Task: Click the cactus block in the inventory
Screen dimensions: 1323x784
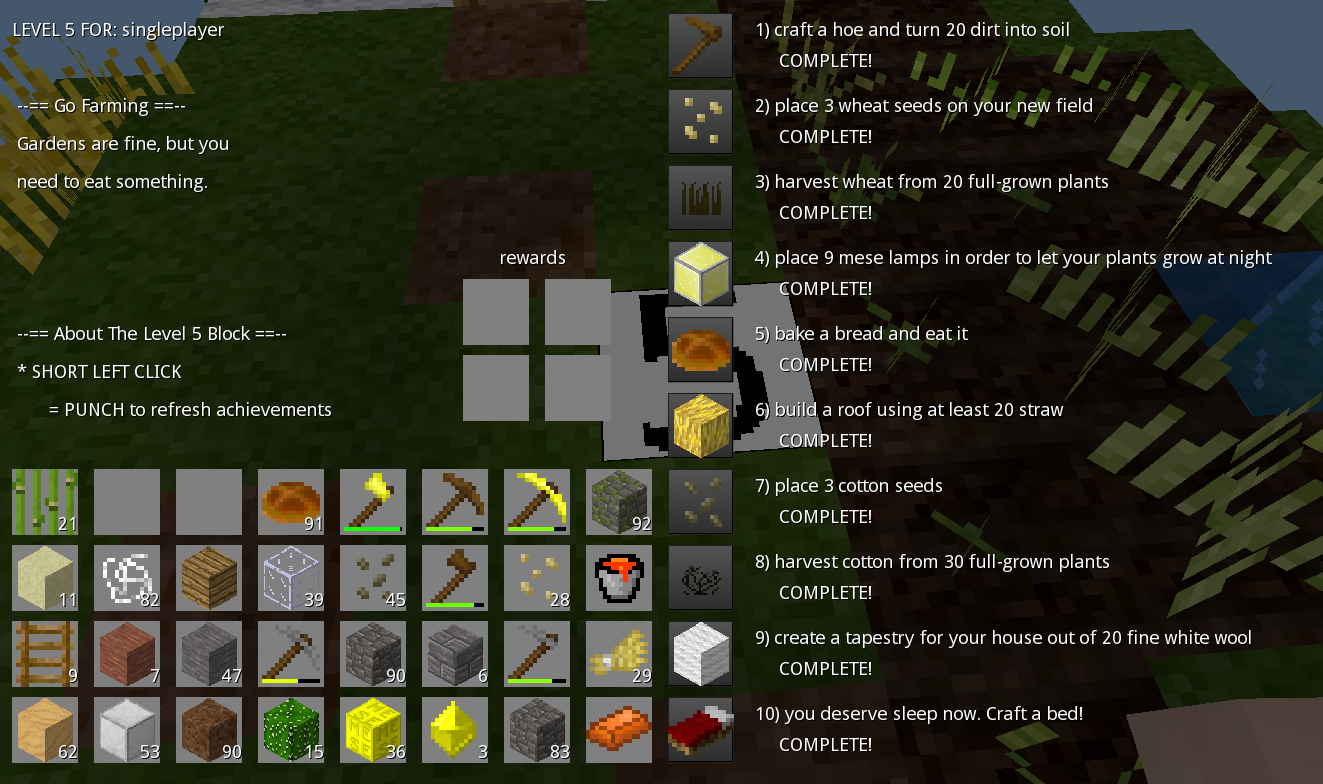Action: tap(291, 730)
